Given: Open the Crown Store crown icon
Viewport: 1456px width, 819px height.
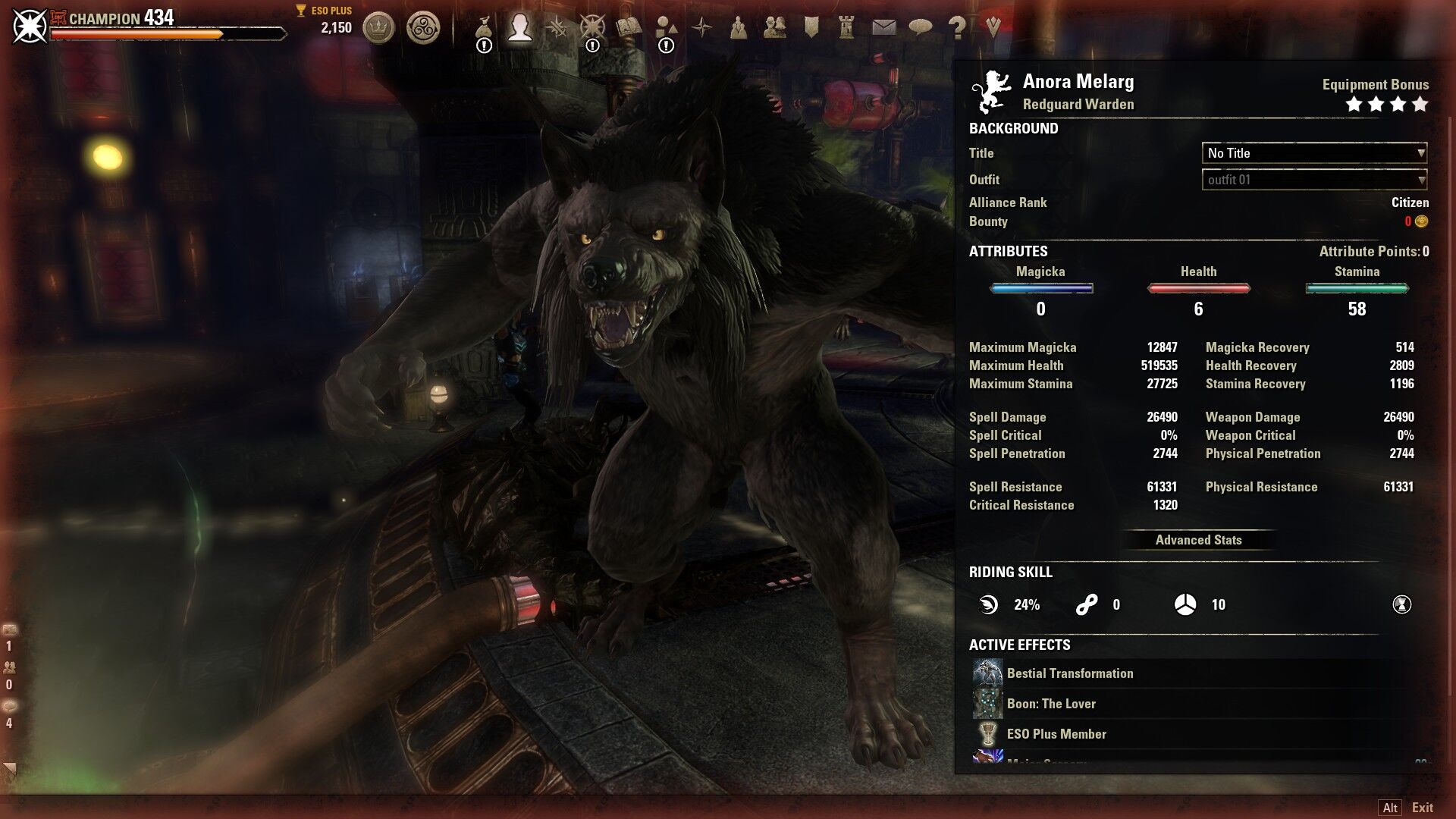Looking at the screenshot, I should pos(378,29).
